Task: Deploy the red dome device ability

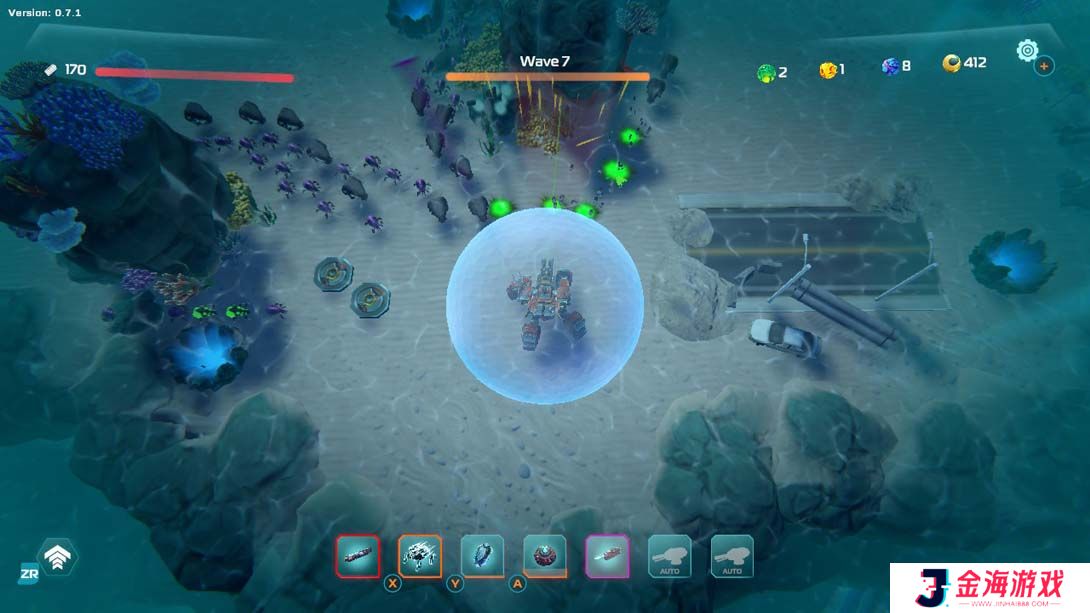Action: [544, 556]
